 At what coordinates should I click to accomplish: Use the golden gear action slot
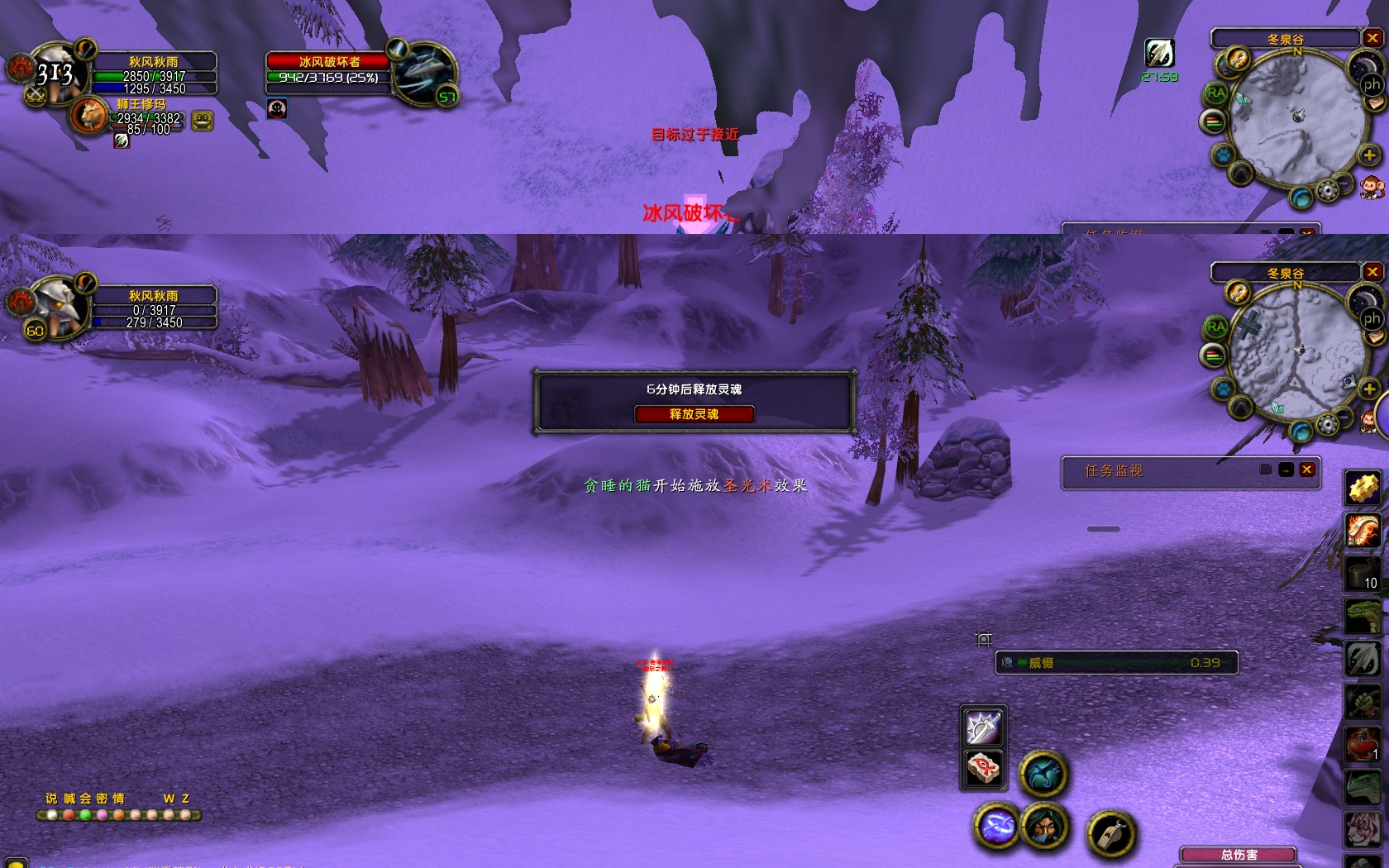point(1363,488)
